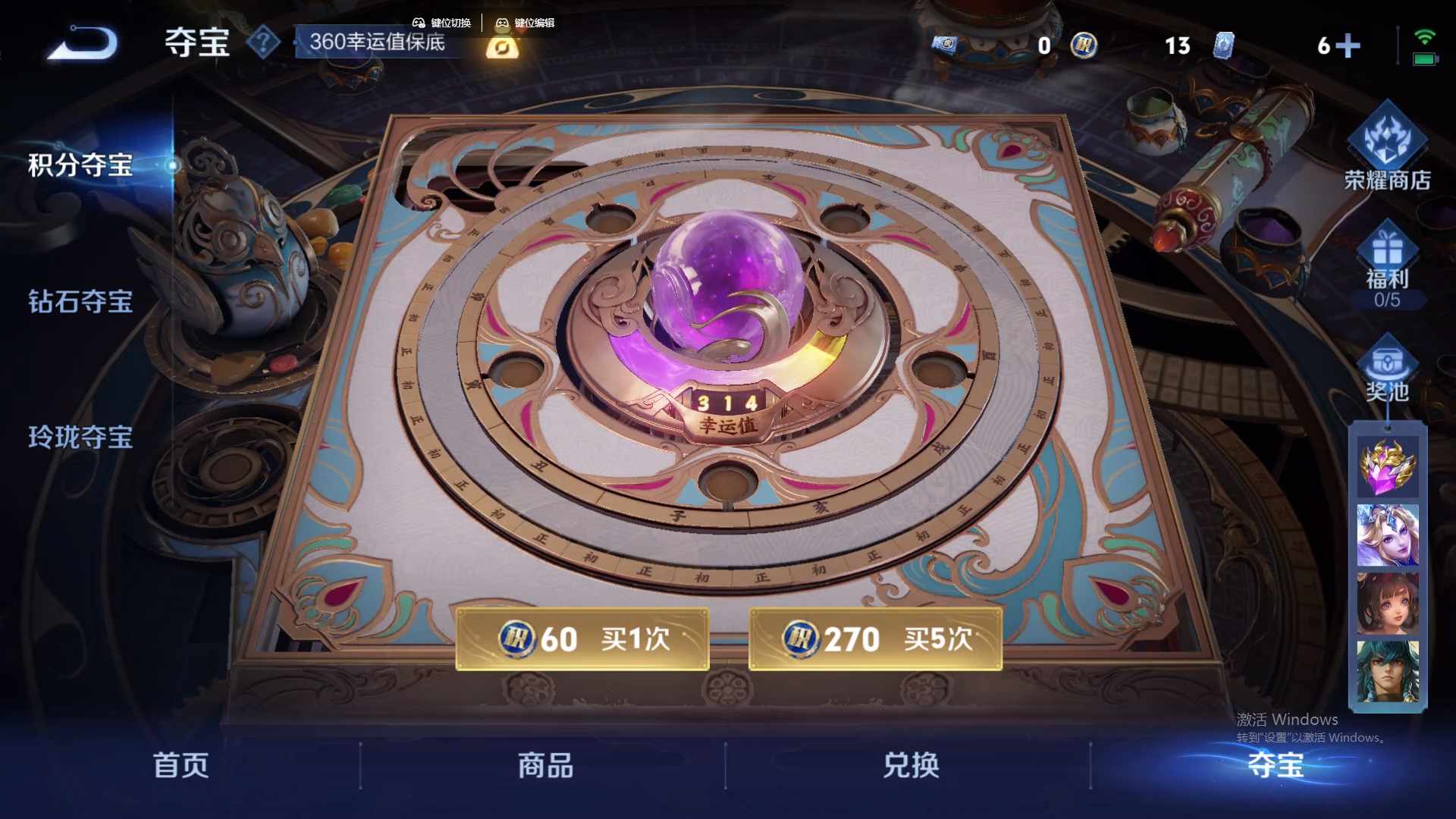Click the back arrow at top left
This screenshot has height=819, width=1456.
(x=83, y=44)
